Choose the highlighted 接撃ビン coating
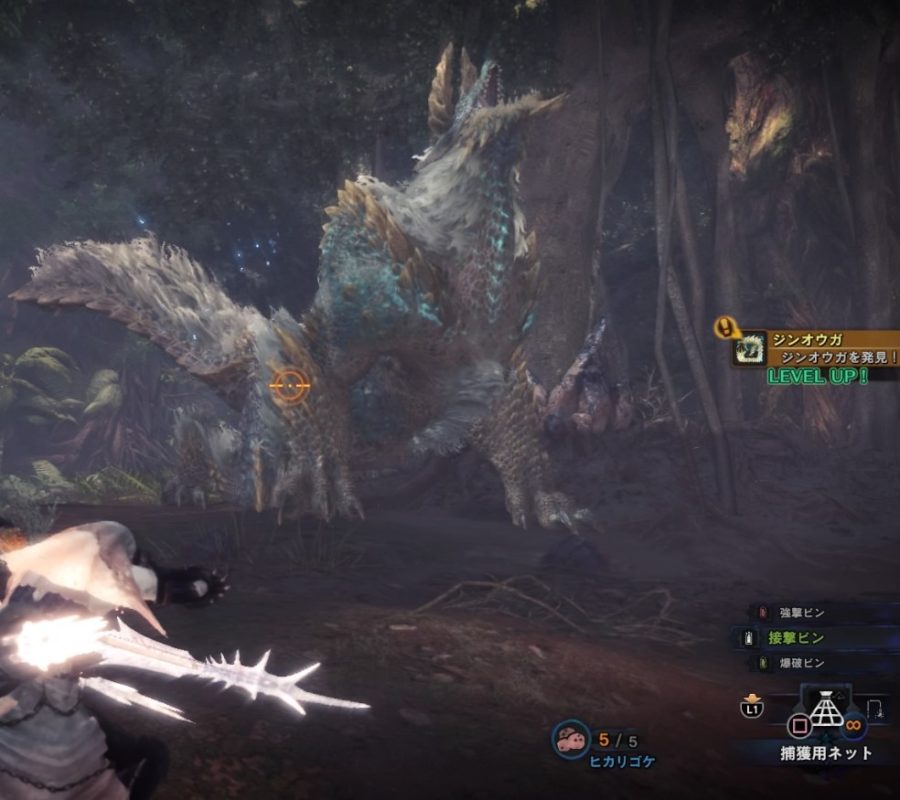The height and width of the screenshot is (800, 900). (x=796, y=637)
